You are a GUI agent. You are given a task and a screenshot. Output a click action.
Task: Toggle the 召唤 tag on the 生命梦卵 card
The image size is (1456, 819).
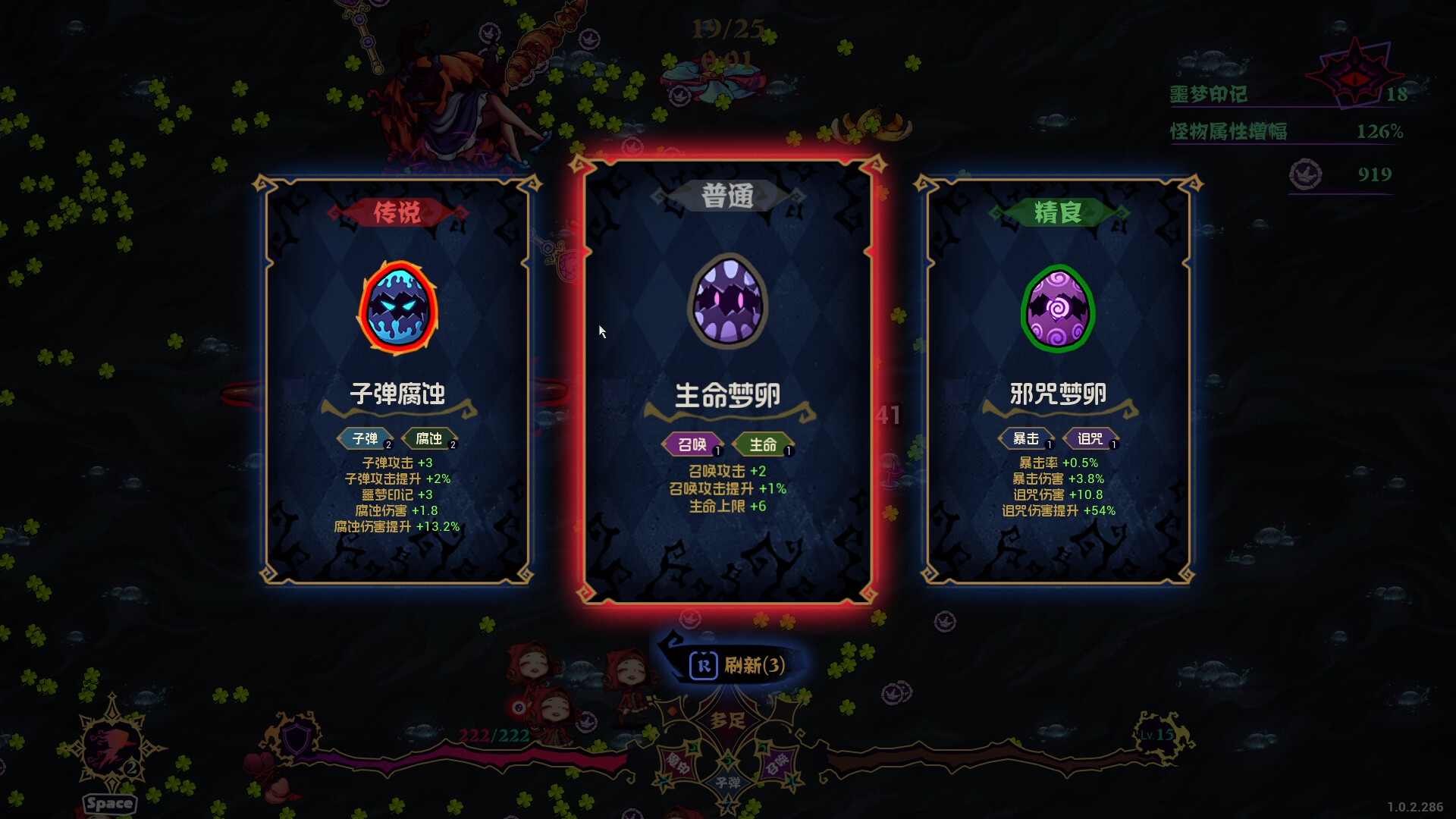point(691,445)
